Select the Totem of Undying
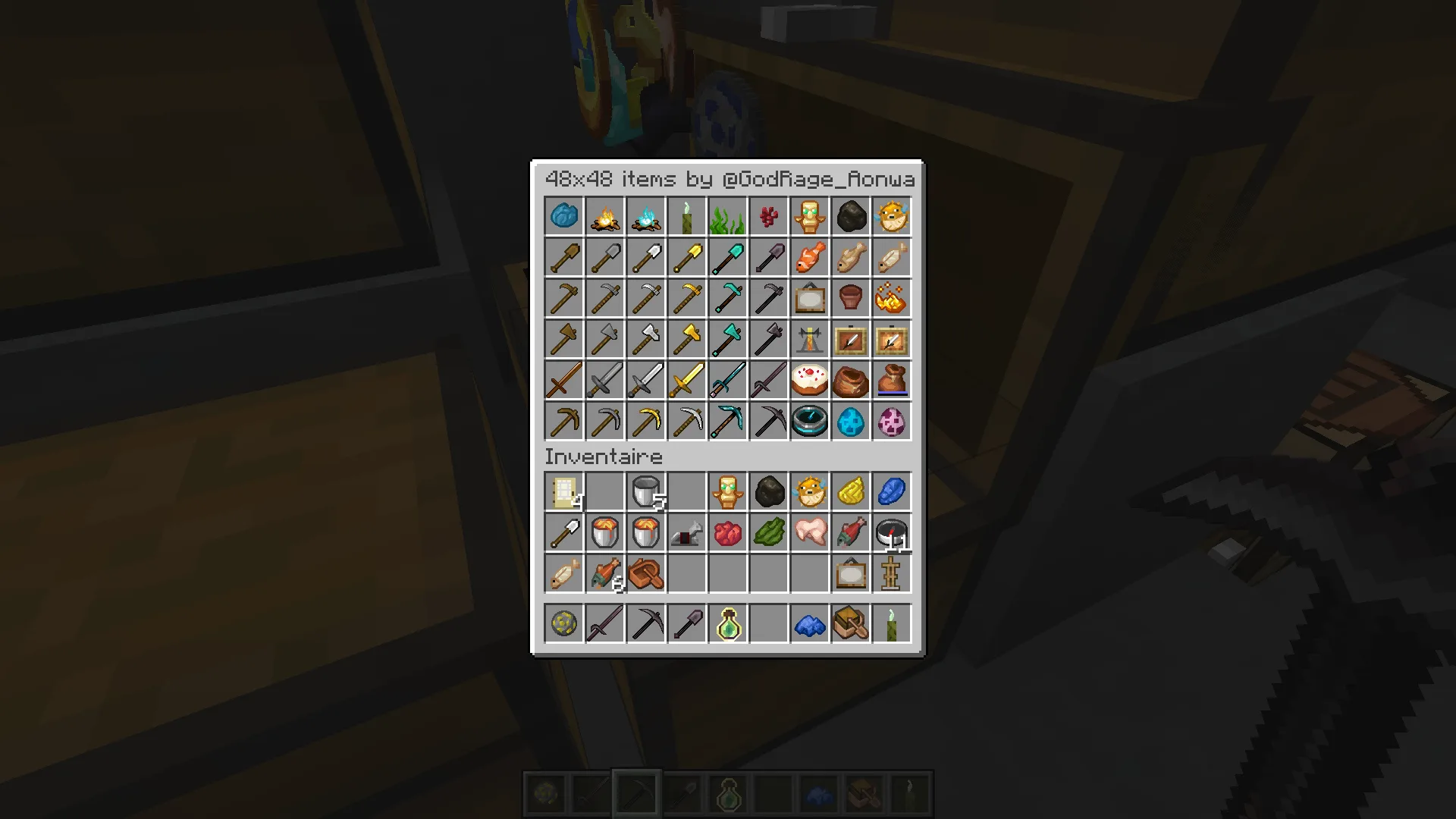 click(809, 216)
